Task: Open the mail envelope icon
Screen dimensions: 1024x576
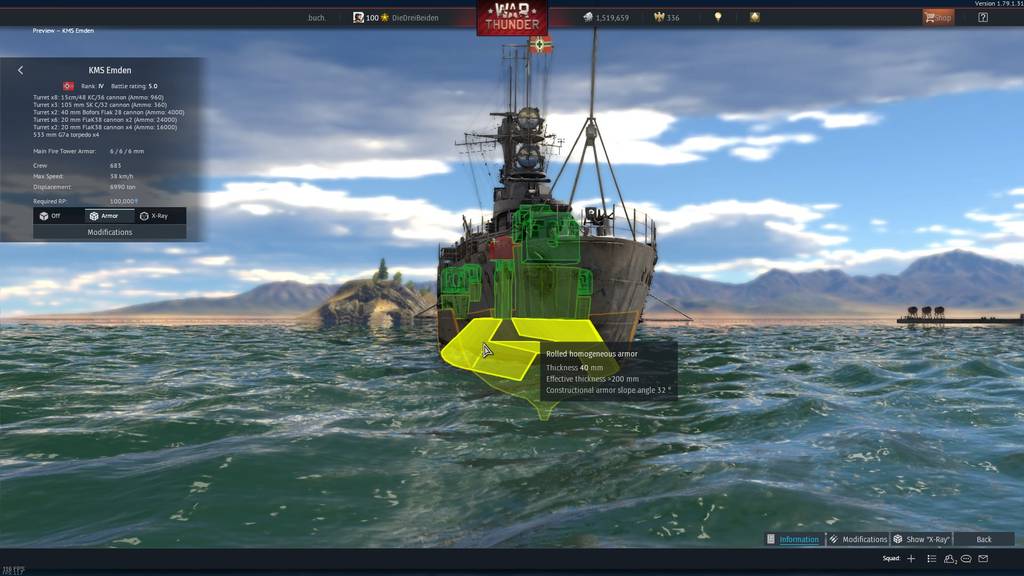Action: [983, 558]
